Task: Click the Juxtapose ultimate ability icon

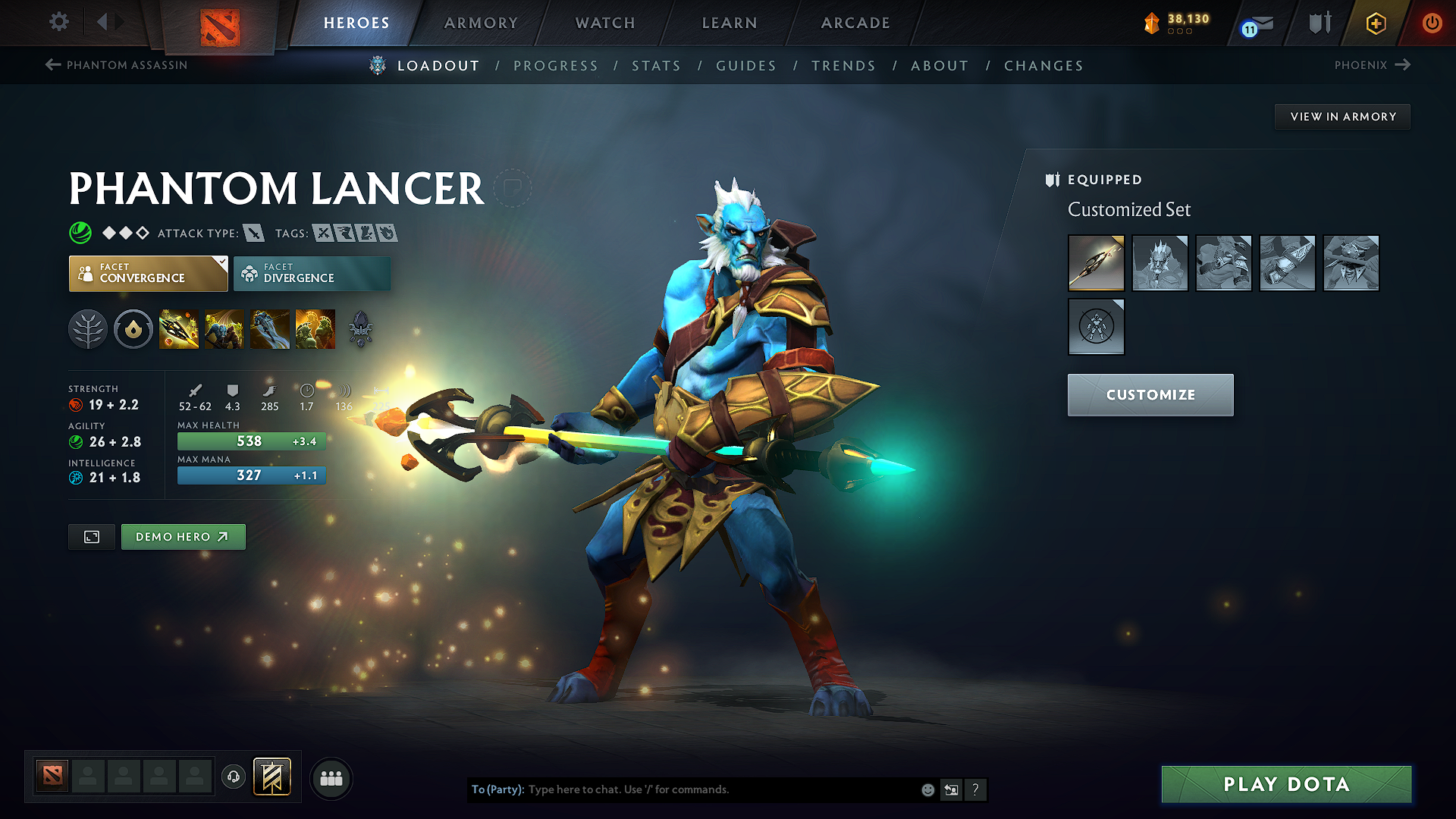Action: click(x=315, y=328)
